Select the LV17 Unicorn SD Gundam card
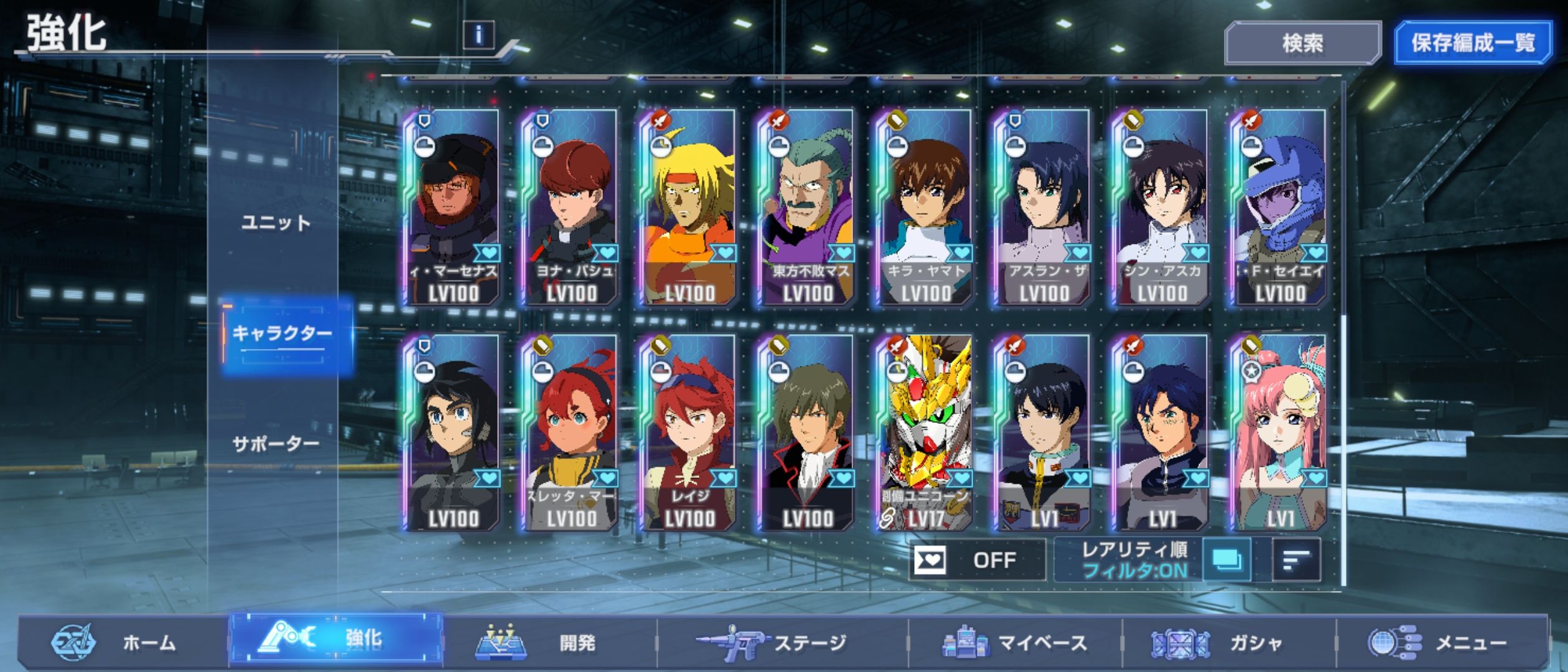This screenshot has width=1568, height=672. coord(925,432)
